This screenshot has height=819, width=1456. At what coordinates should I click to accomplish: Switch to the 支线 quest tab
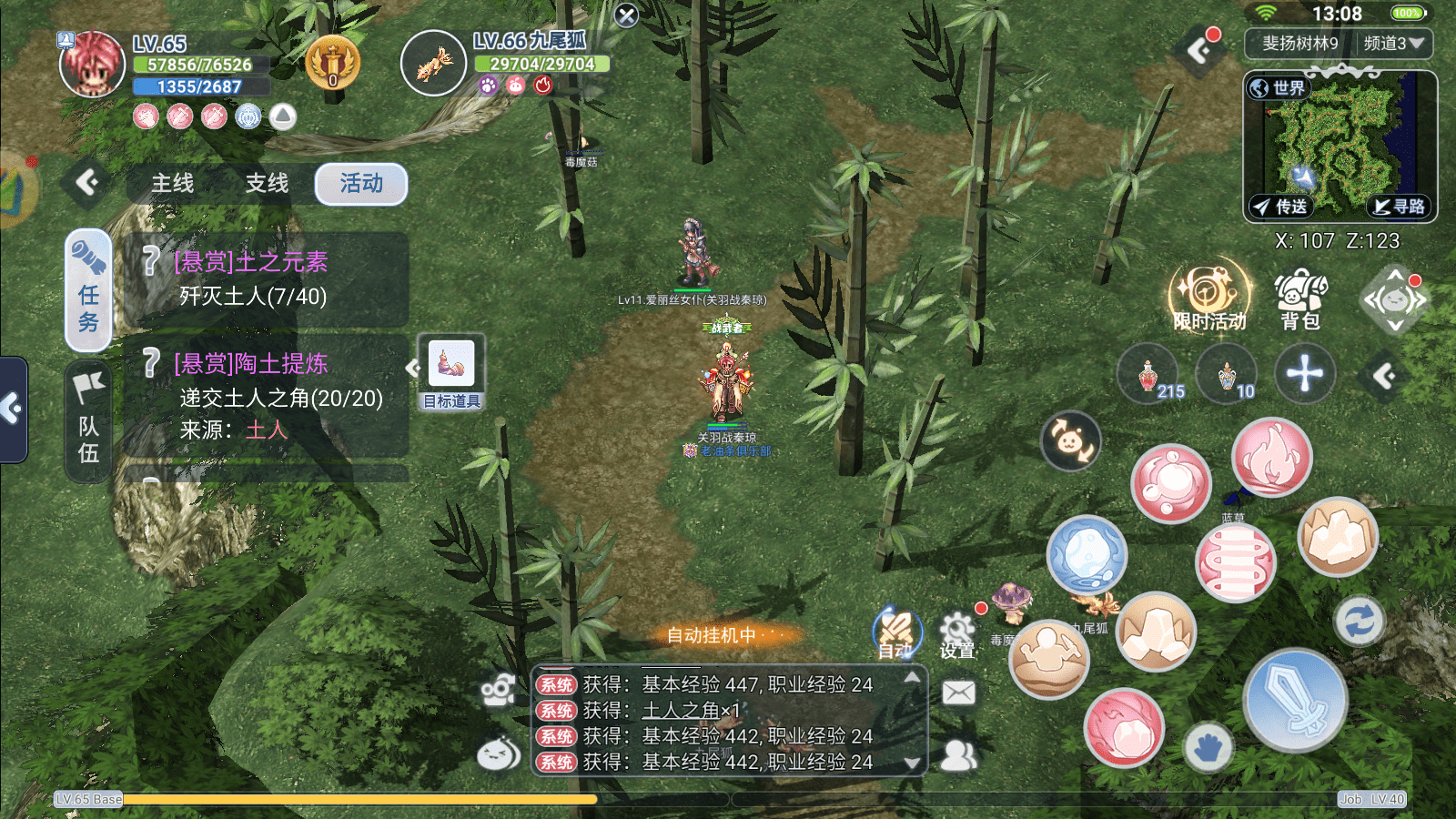coord(267,184)
